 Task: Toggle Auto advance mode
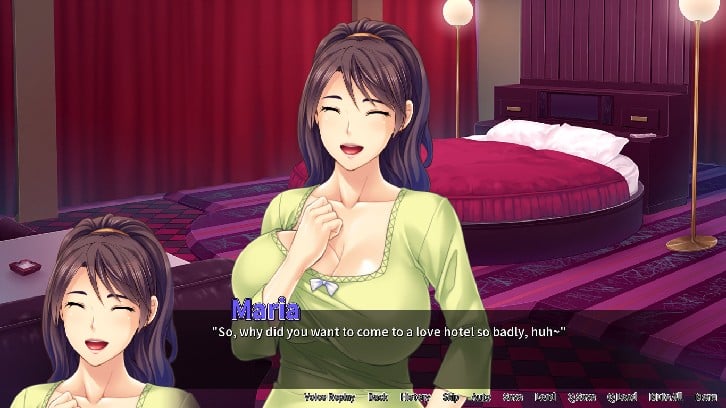(483, 397)
